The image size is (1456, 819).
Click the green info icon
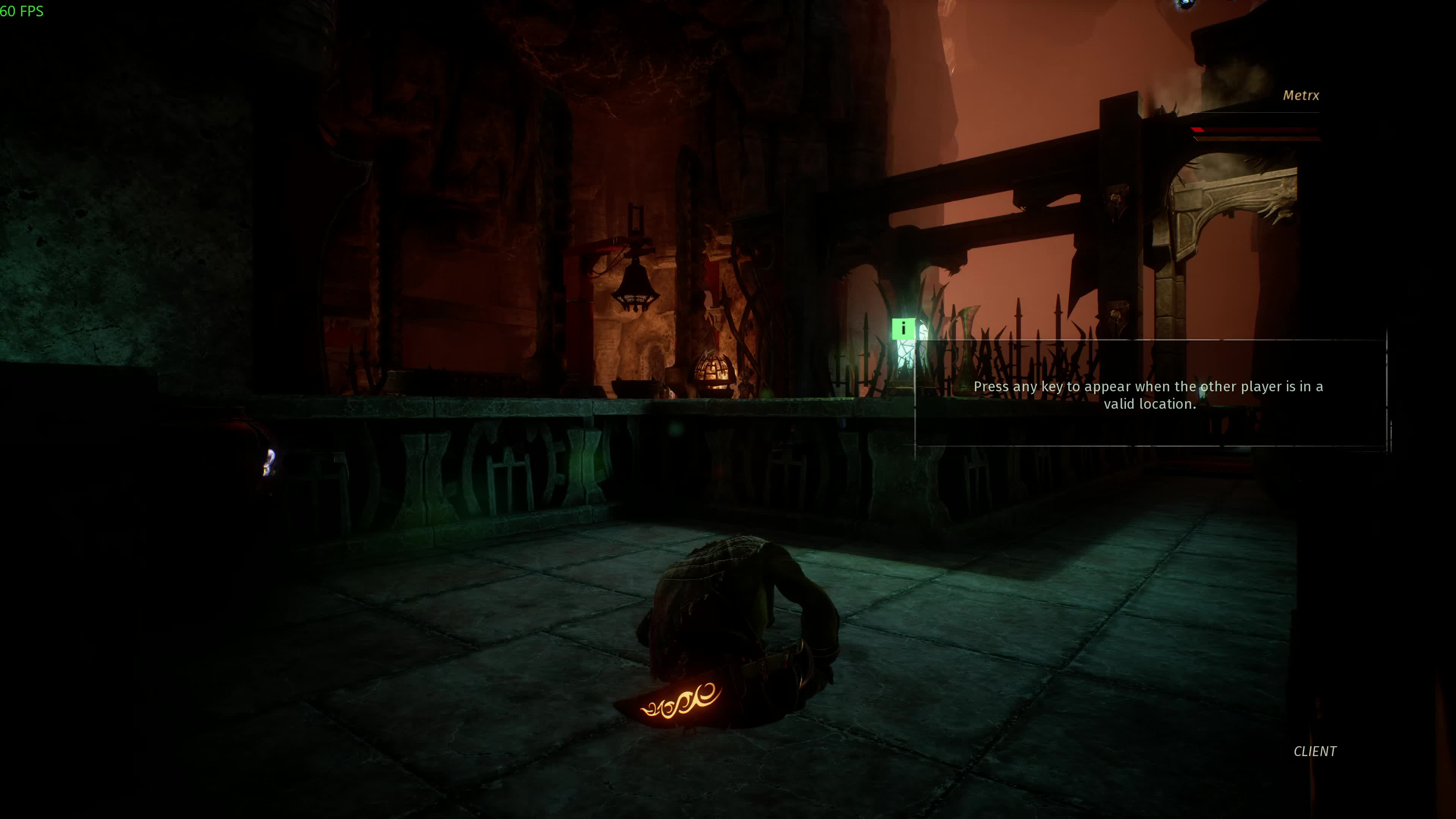tap(903, 329)
